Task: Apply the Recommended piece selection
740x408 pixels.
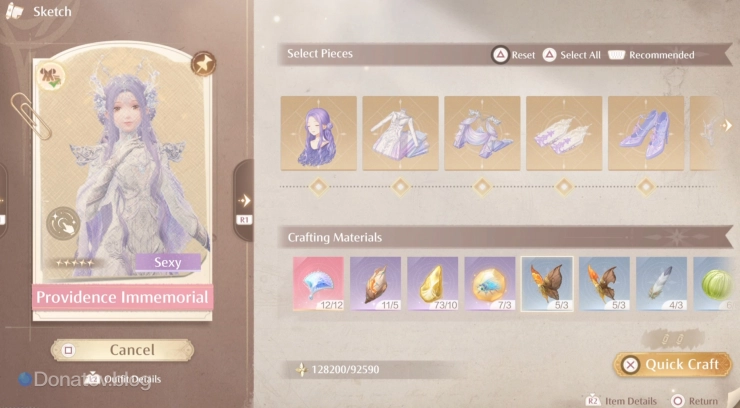Action: click(x=650, y=55)
